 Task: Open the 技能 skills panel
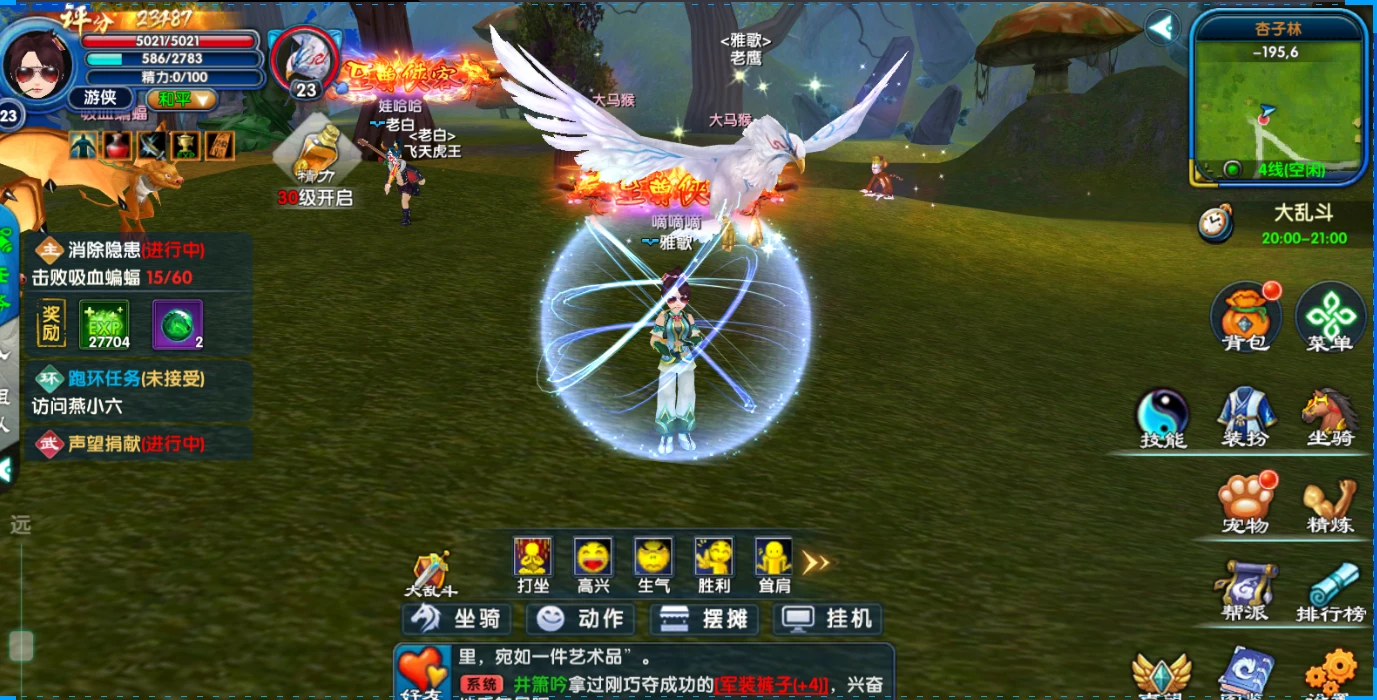(1162, 416)
